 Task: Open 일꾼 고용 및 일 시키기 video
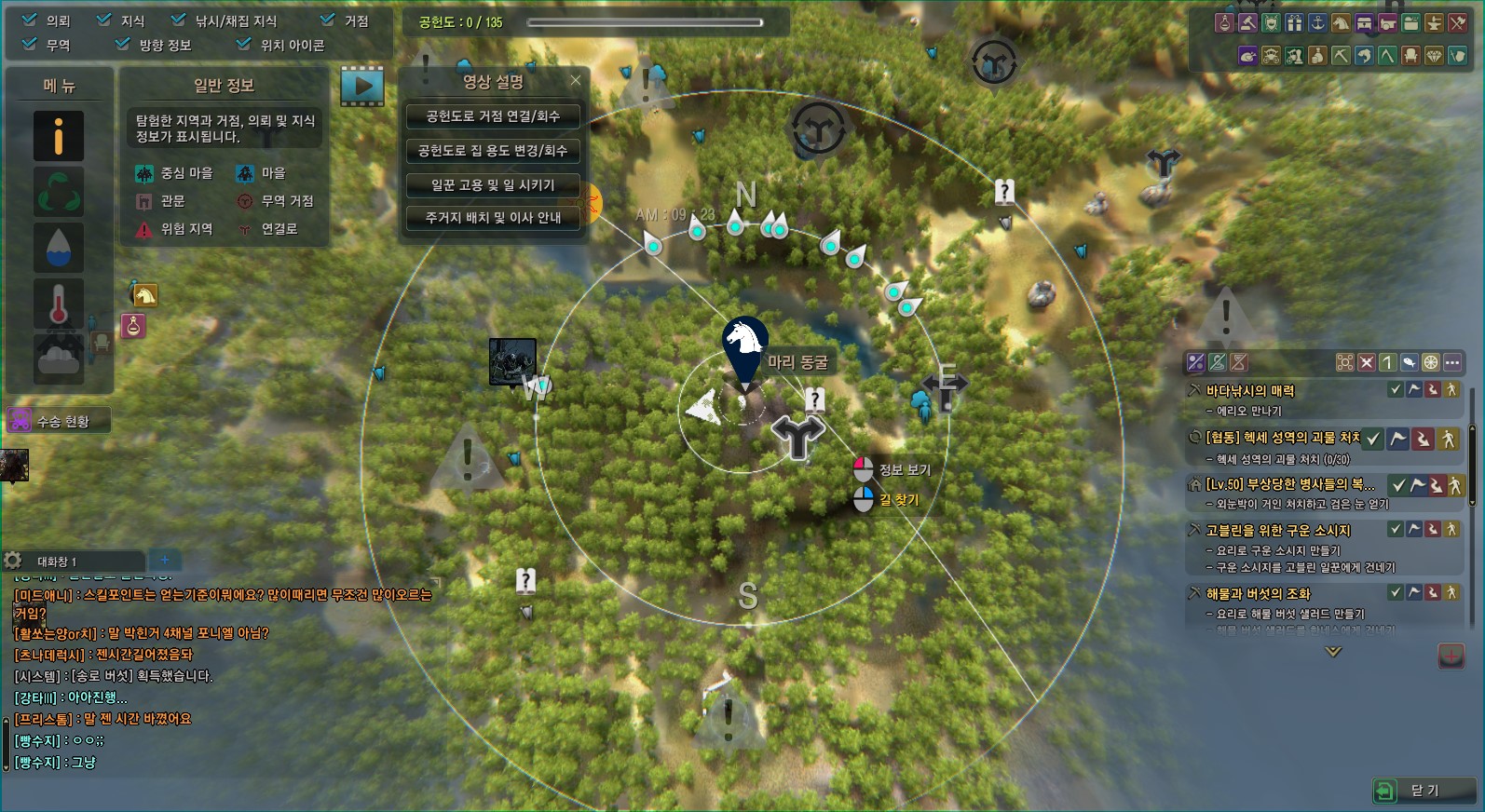tap(493, 185)
